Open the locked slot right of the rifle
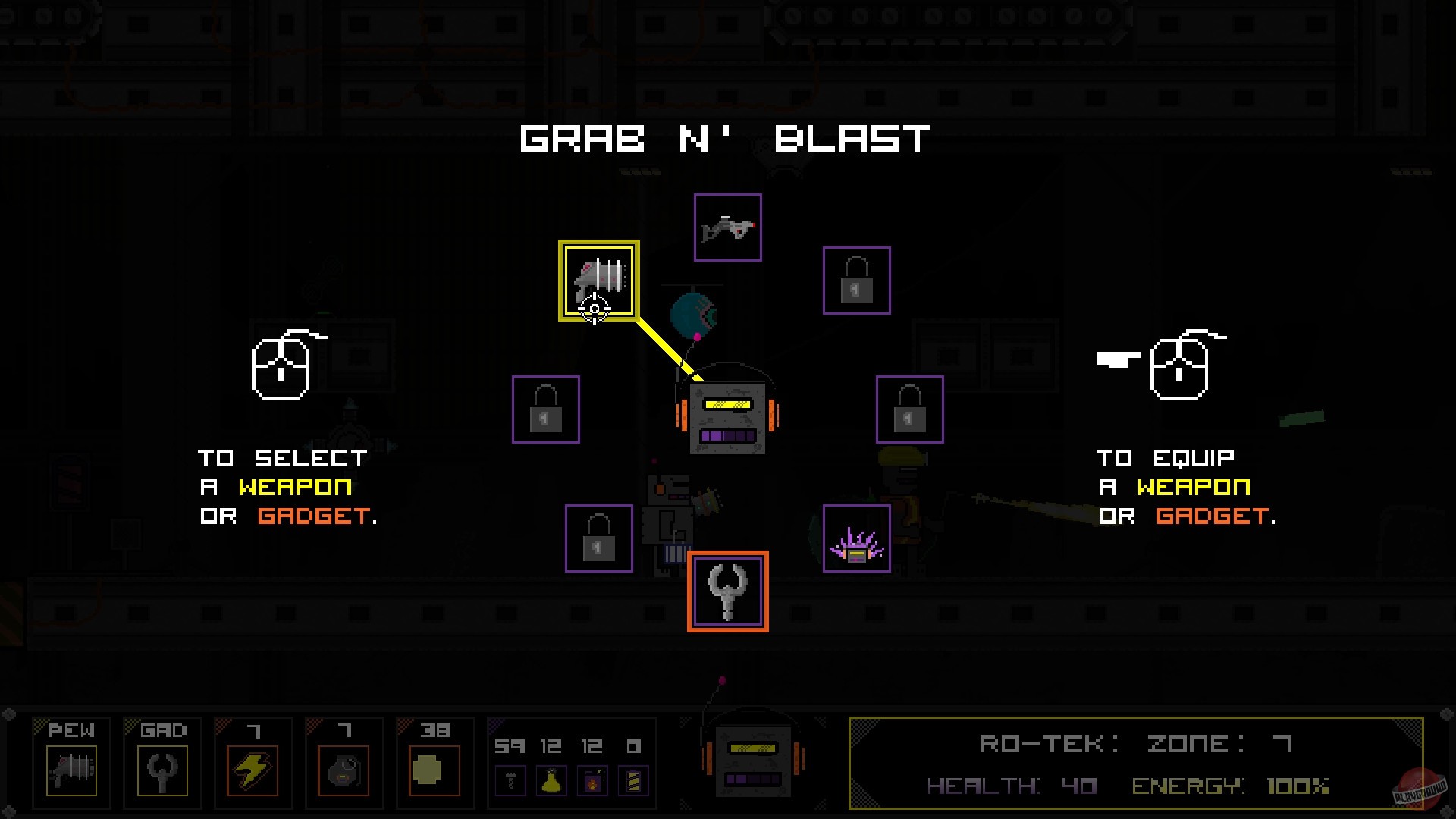This screenshot has height=819, width=1456. pyautogui.click(x=856, y=281)
